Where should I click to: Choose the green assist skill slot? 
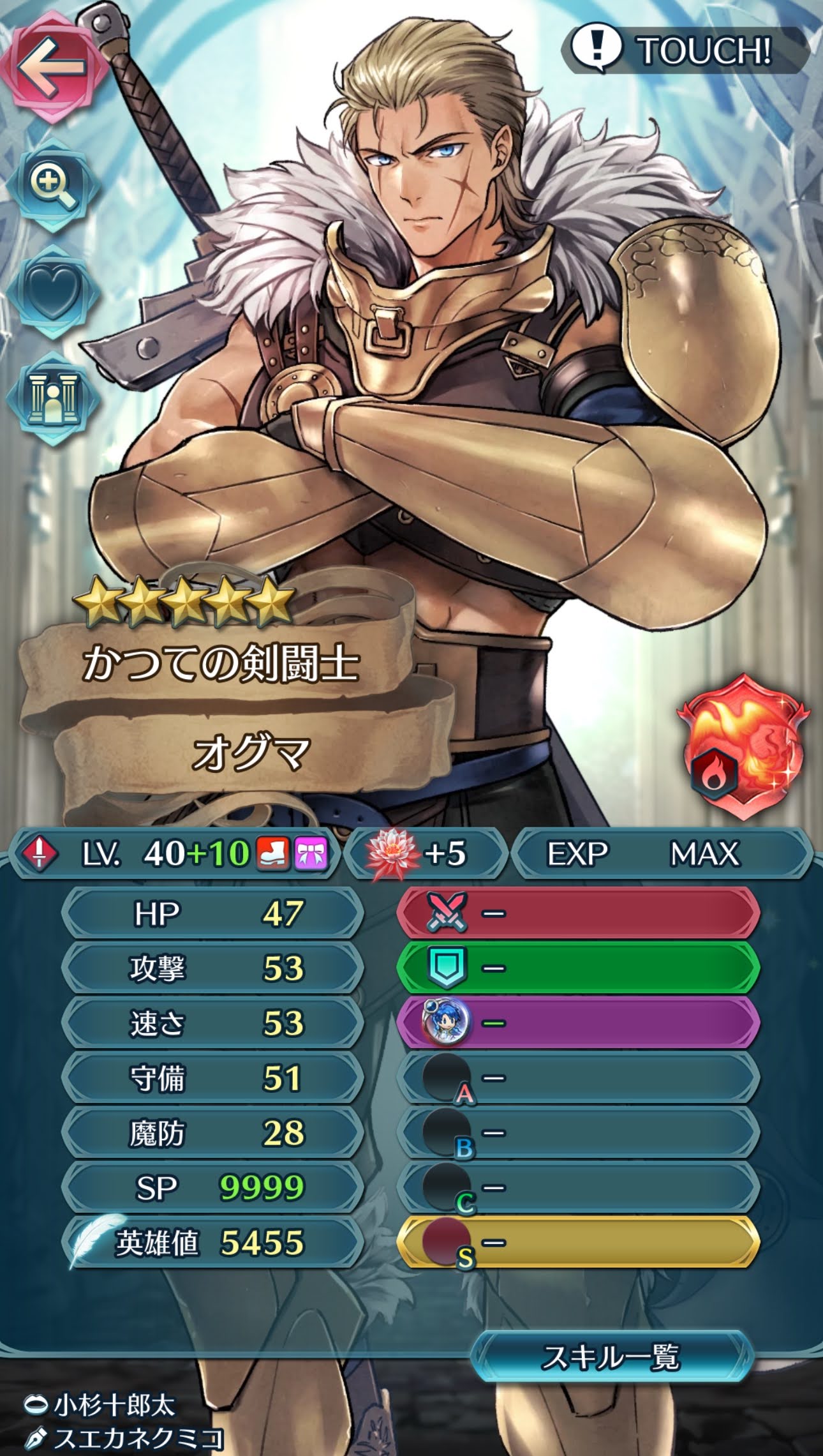pos(578,968)
